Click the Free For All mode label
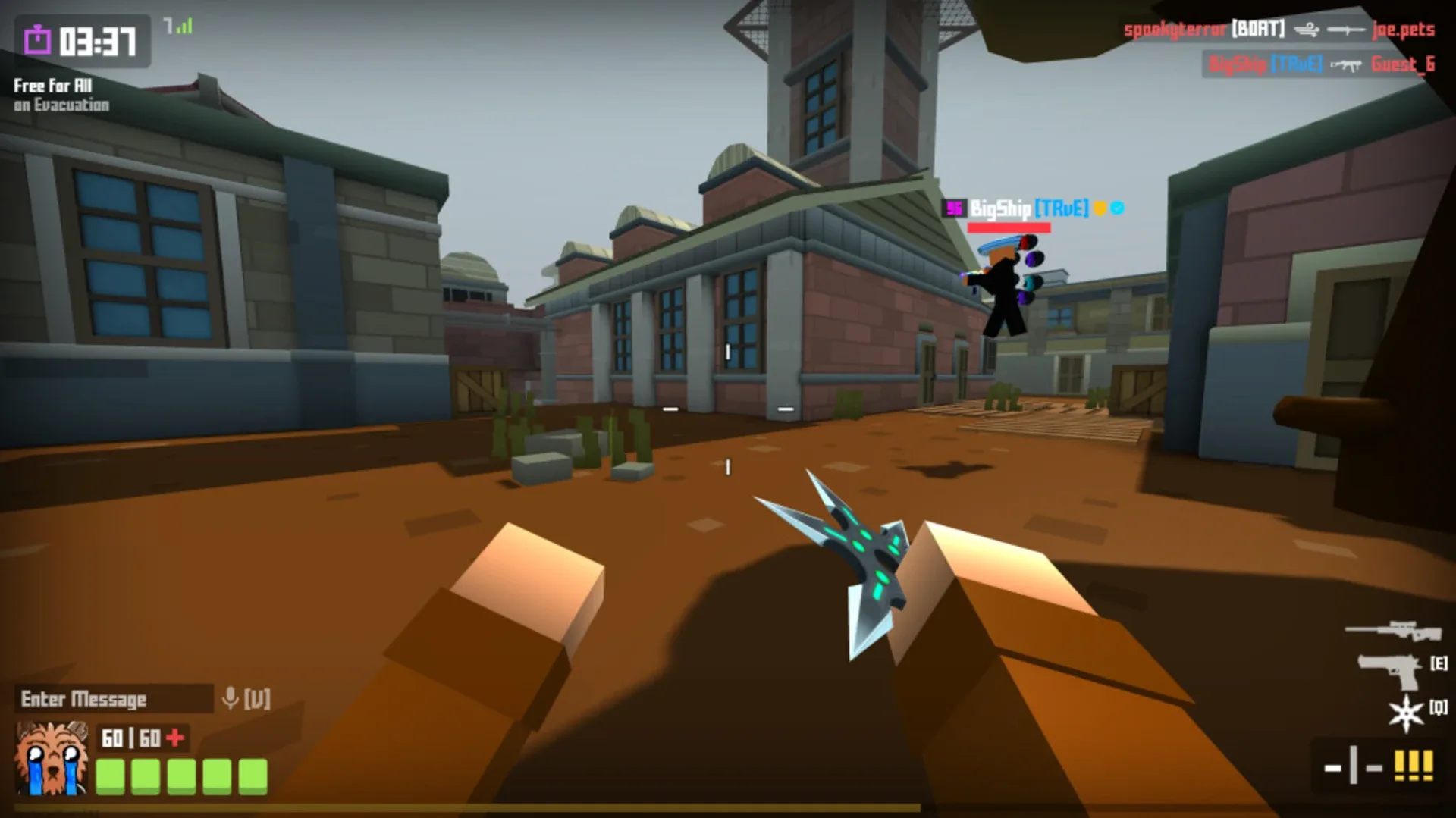This screenshot has width=1456, height=818. 51,87
